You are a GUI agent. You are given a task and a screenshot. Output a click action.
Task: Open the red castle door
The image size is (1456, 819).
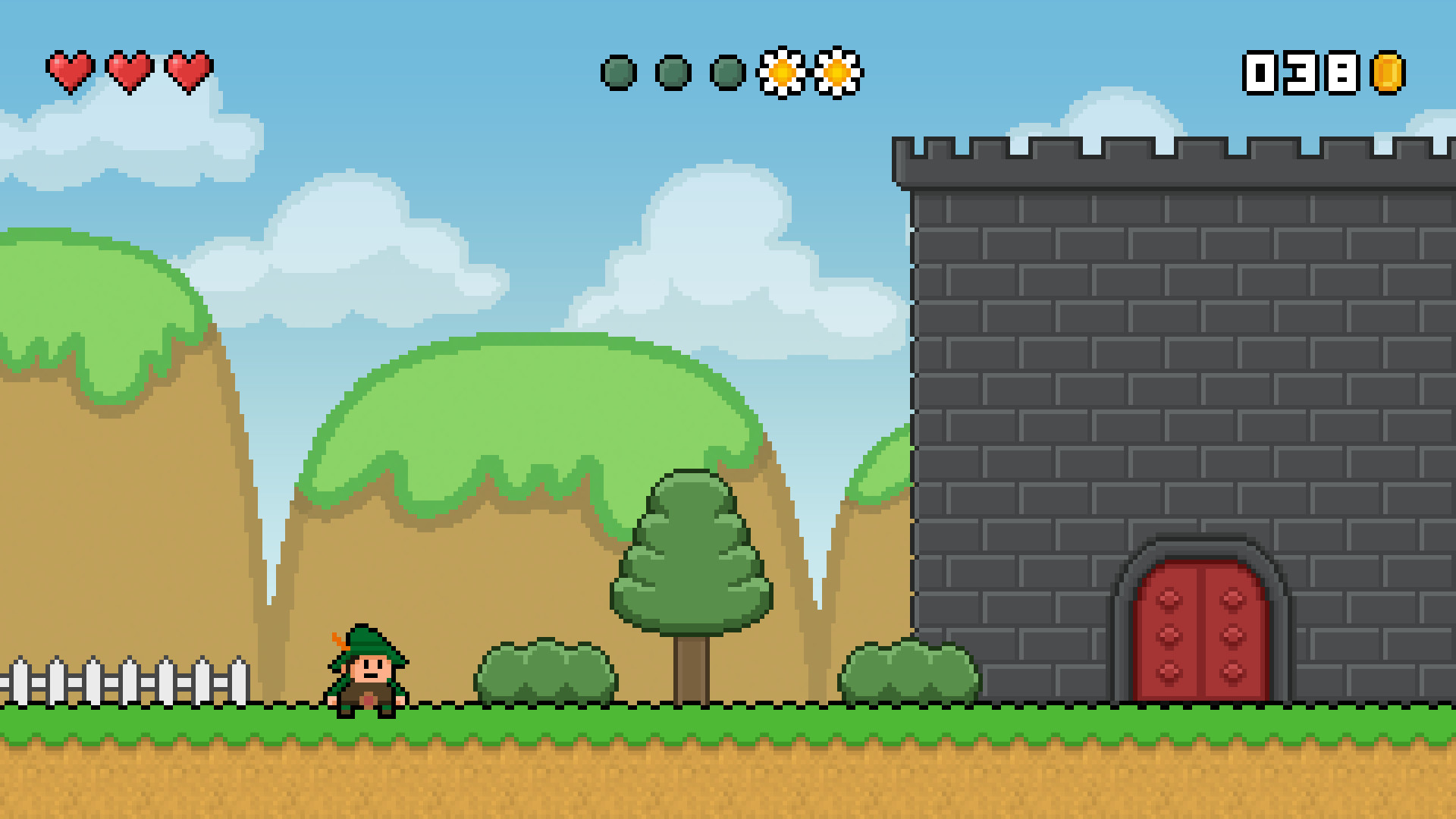1202,629
